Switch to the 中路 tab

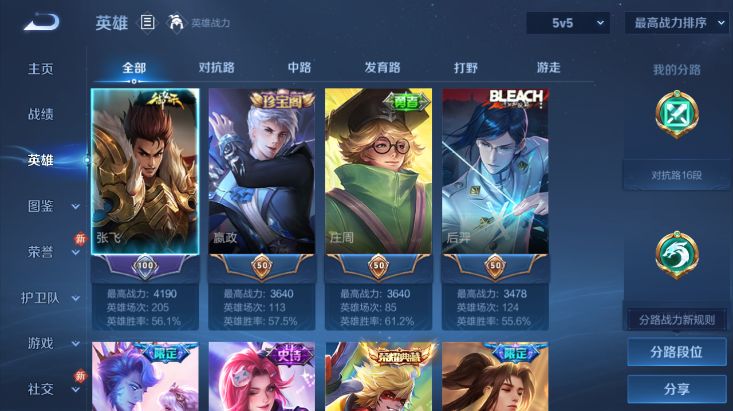pos(299,68)
